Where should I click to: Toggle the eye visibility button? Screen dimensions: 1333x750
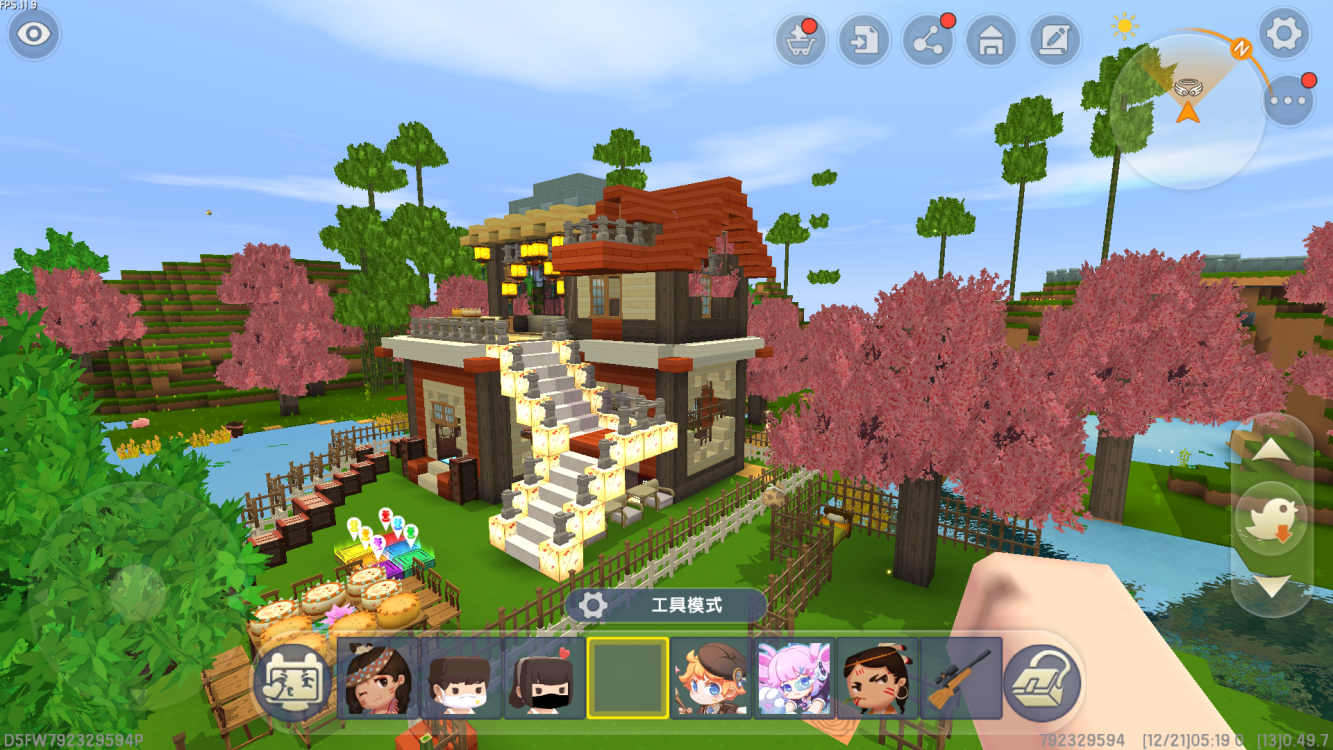pyautogui.click(x=34, y=34)
